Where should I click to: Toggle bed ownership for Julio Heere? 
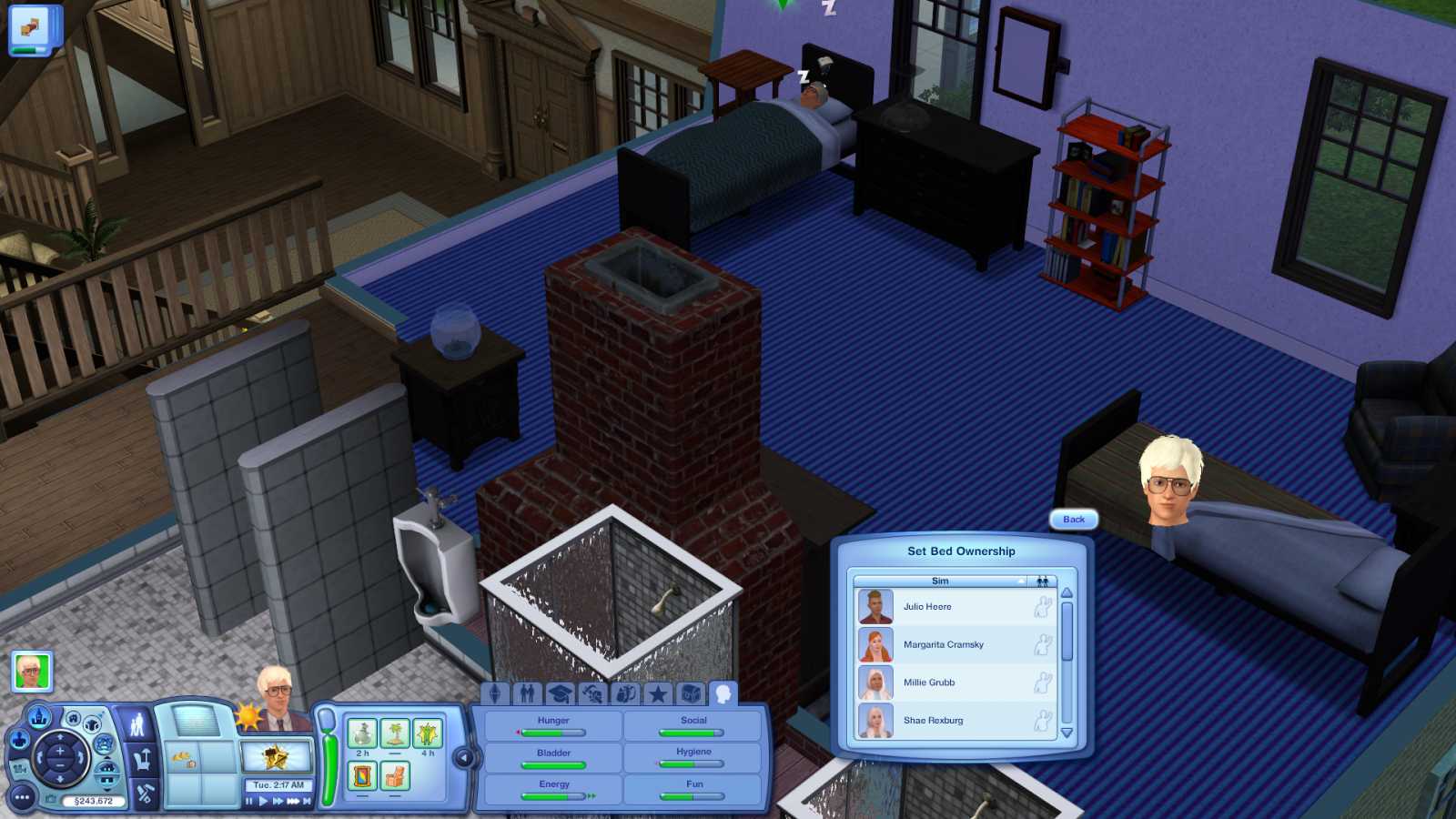pos(1044,607)
